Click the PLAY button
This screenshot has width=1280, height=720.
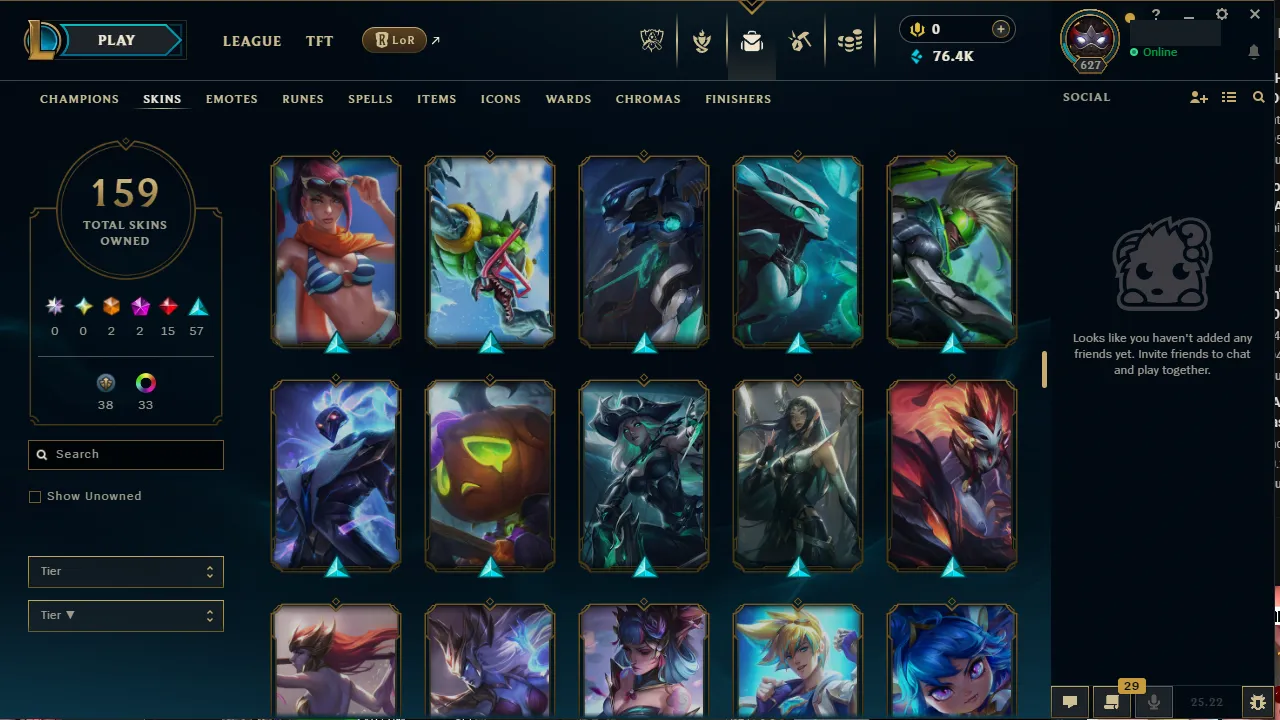[115, 40]
